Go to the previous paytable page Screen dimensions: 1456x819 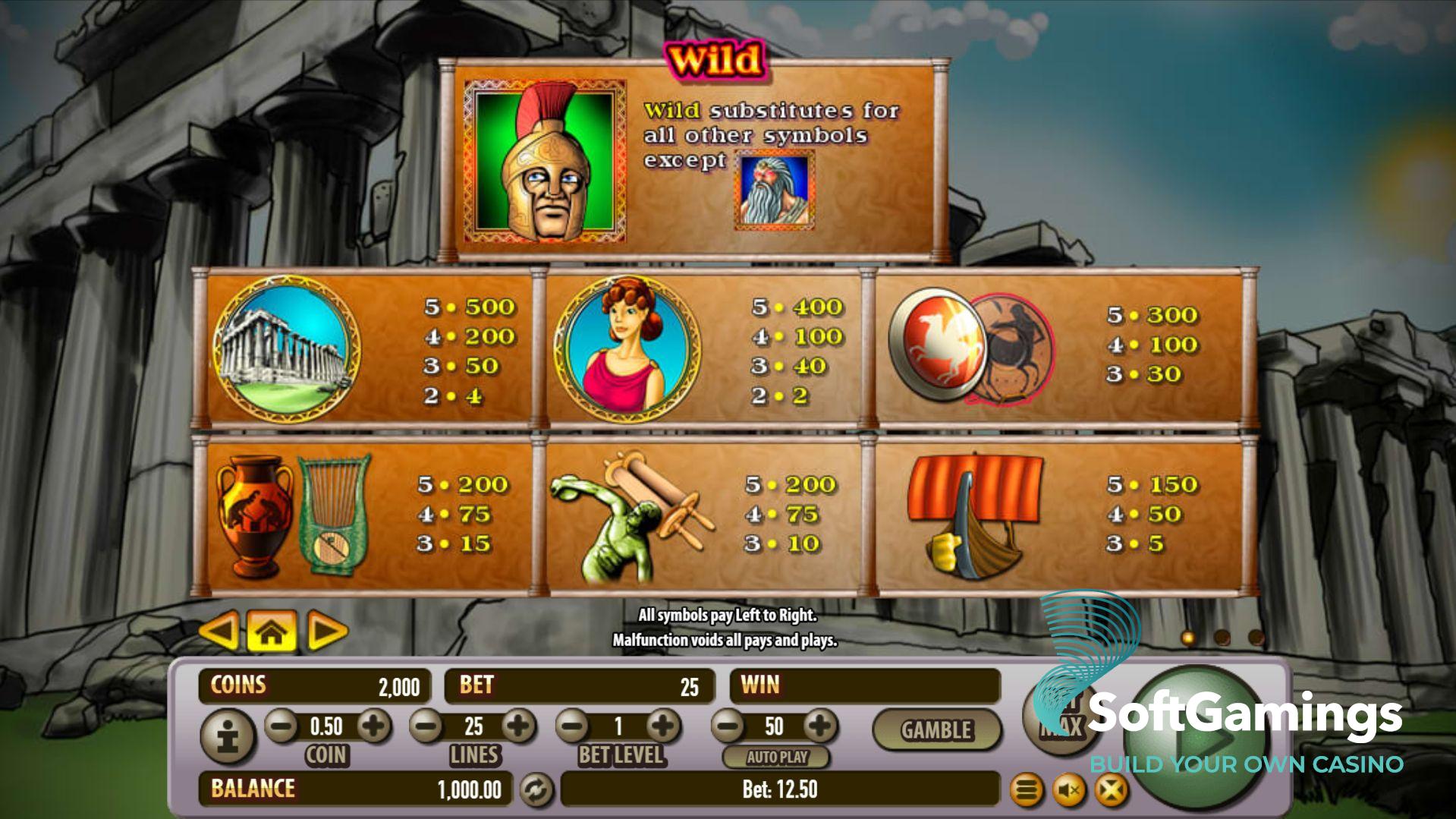pos(219,631)
